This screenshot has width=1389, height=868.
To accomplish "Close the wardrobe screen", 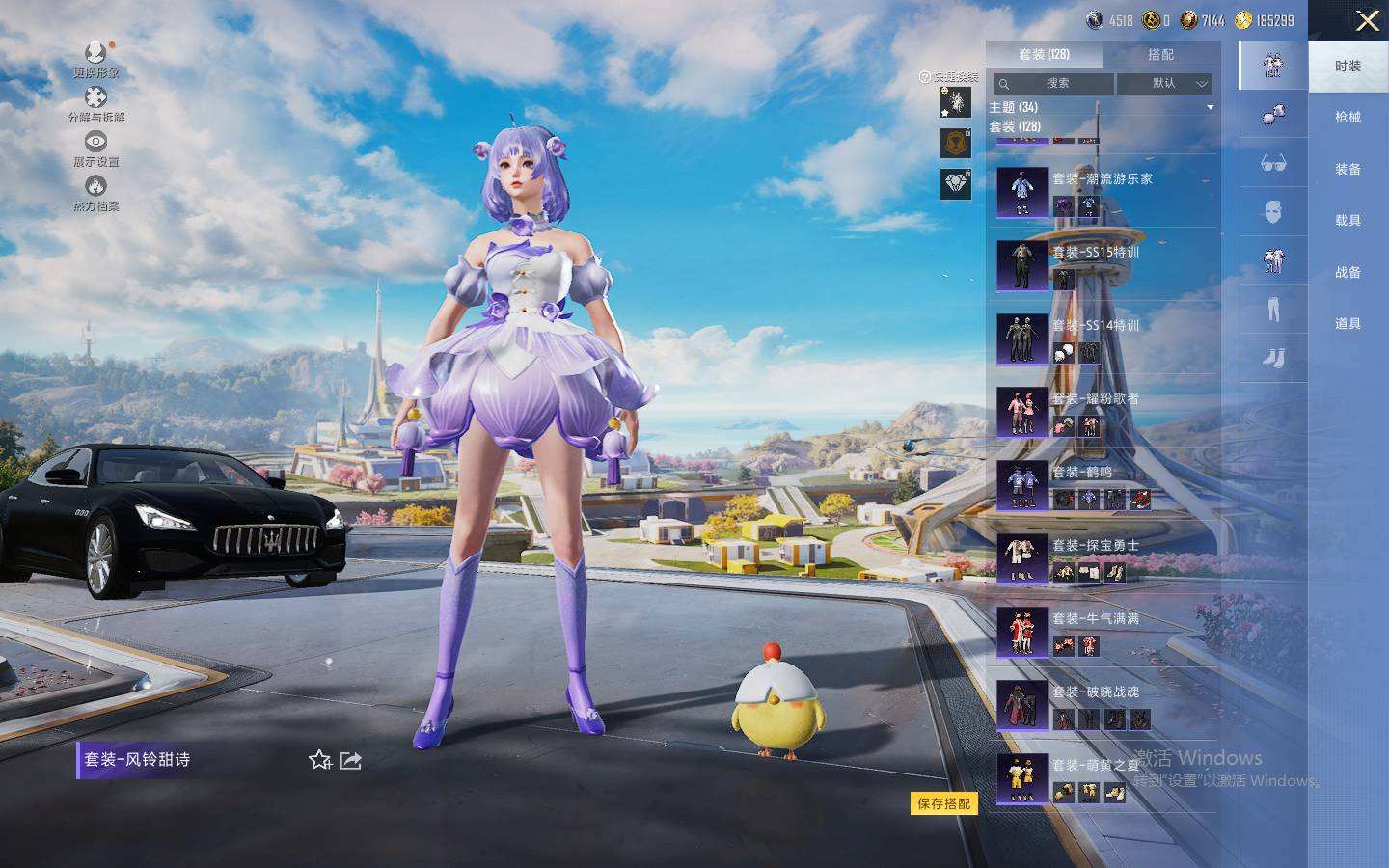I will point(1367,20).
